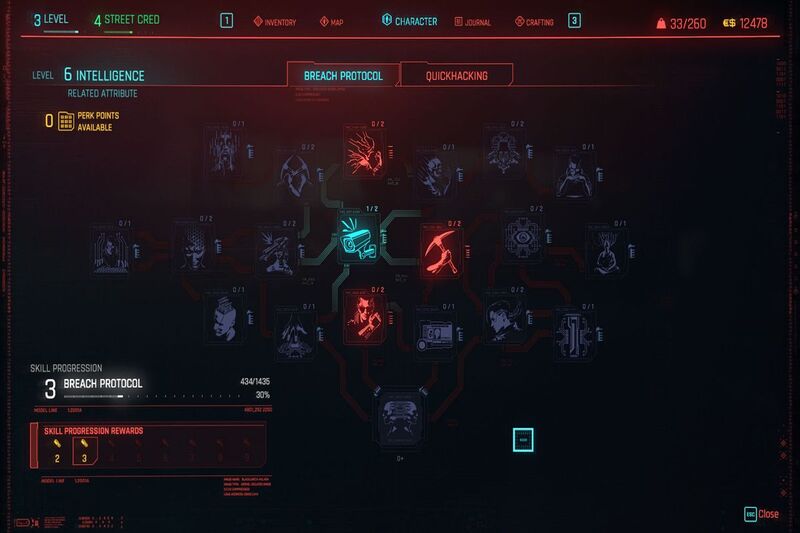The height and width of the screenshot is (533, 800).
Task: Open the Crafting menu
Action: 536,21
